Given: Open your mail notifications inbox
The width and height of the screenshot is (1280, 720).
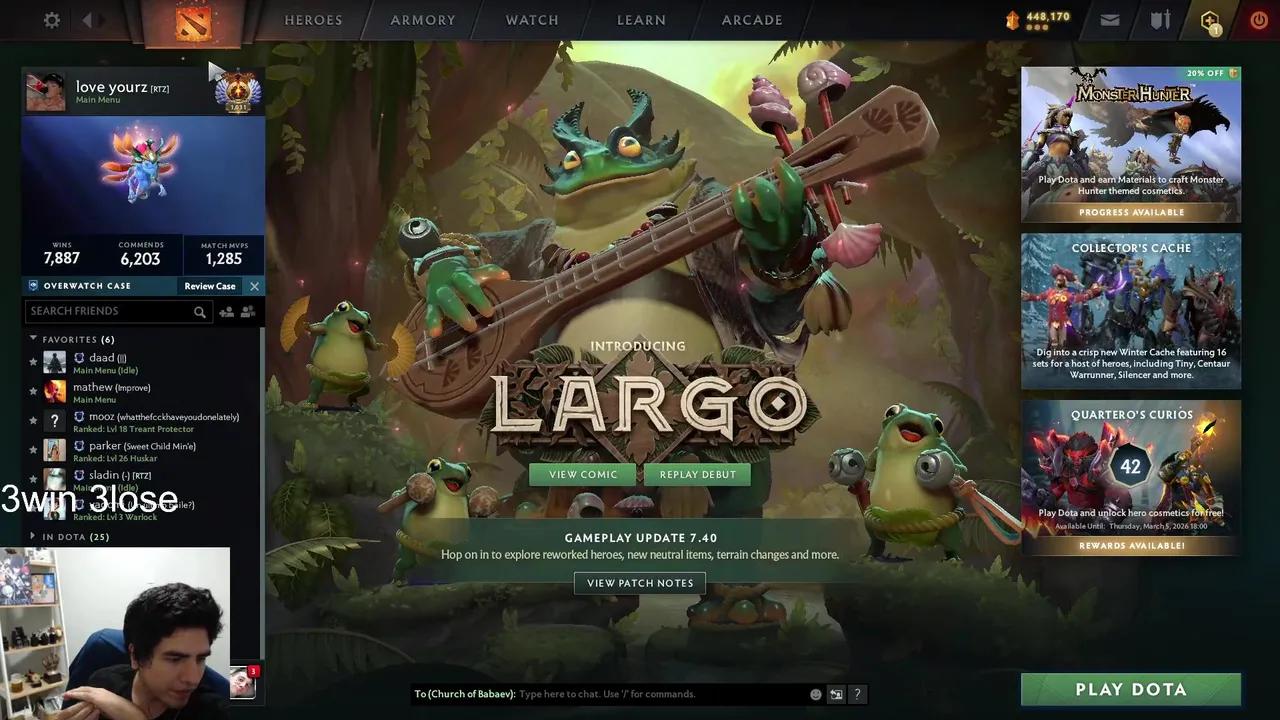Looking at the screenshot, I should (x=1110, y=19).
